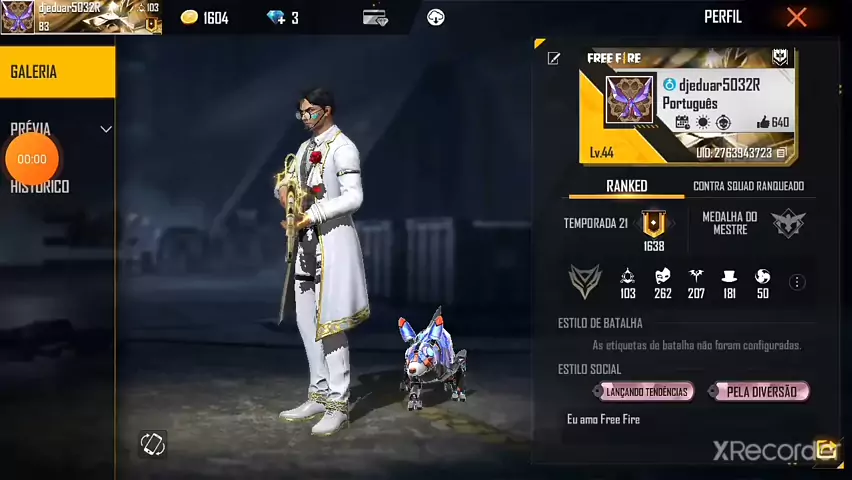This screenshot has width=852, height=480.
Task: Switch to Contra Squad Ranqueado tab
Action: [x=748, y=186]
